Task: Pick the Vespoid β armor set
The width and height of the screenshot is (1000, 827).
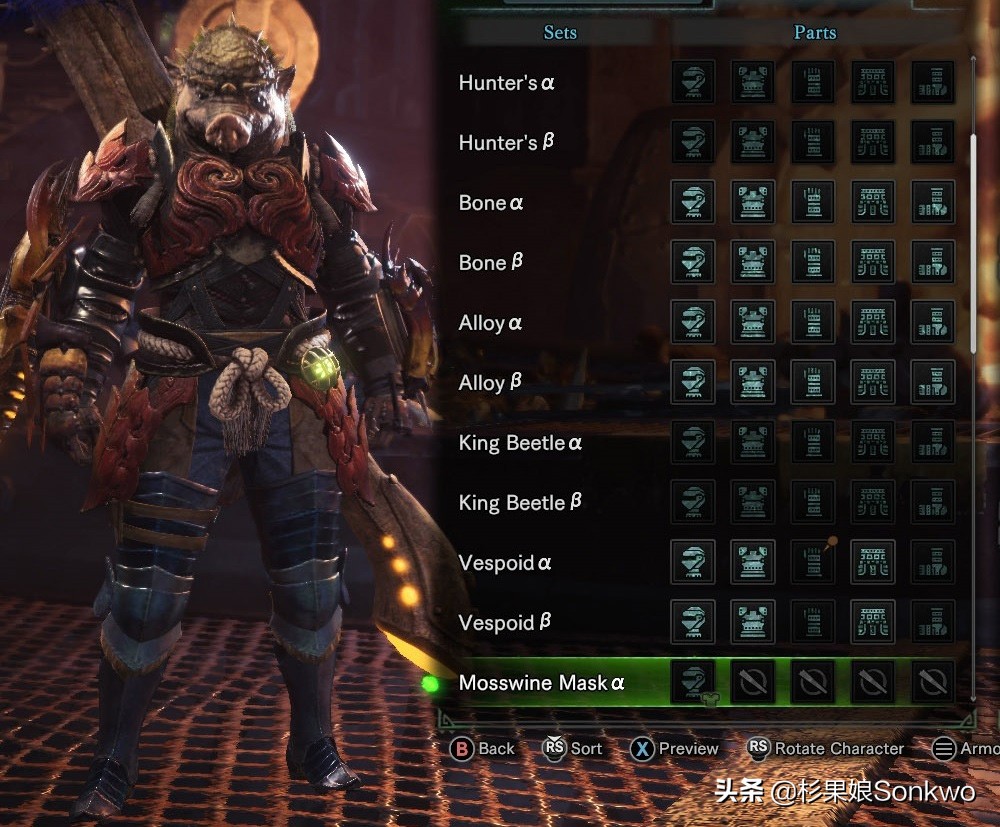Action: 505,623
